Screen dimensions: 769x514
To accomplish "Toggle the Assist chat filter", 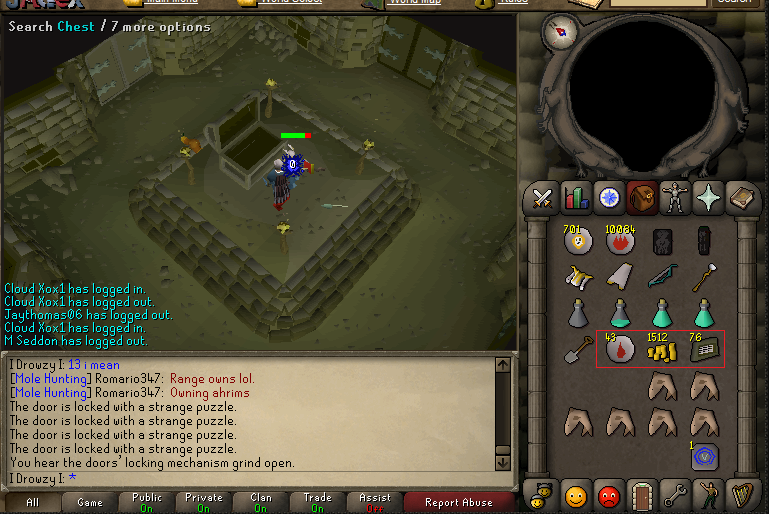I will pyautogui.click(x=375, y=502).
